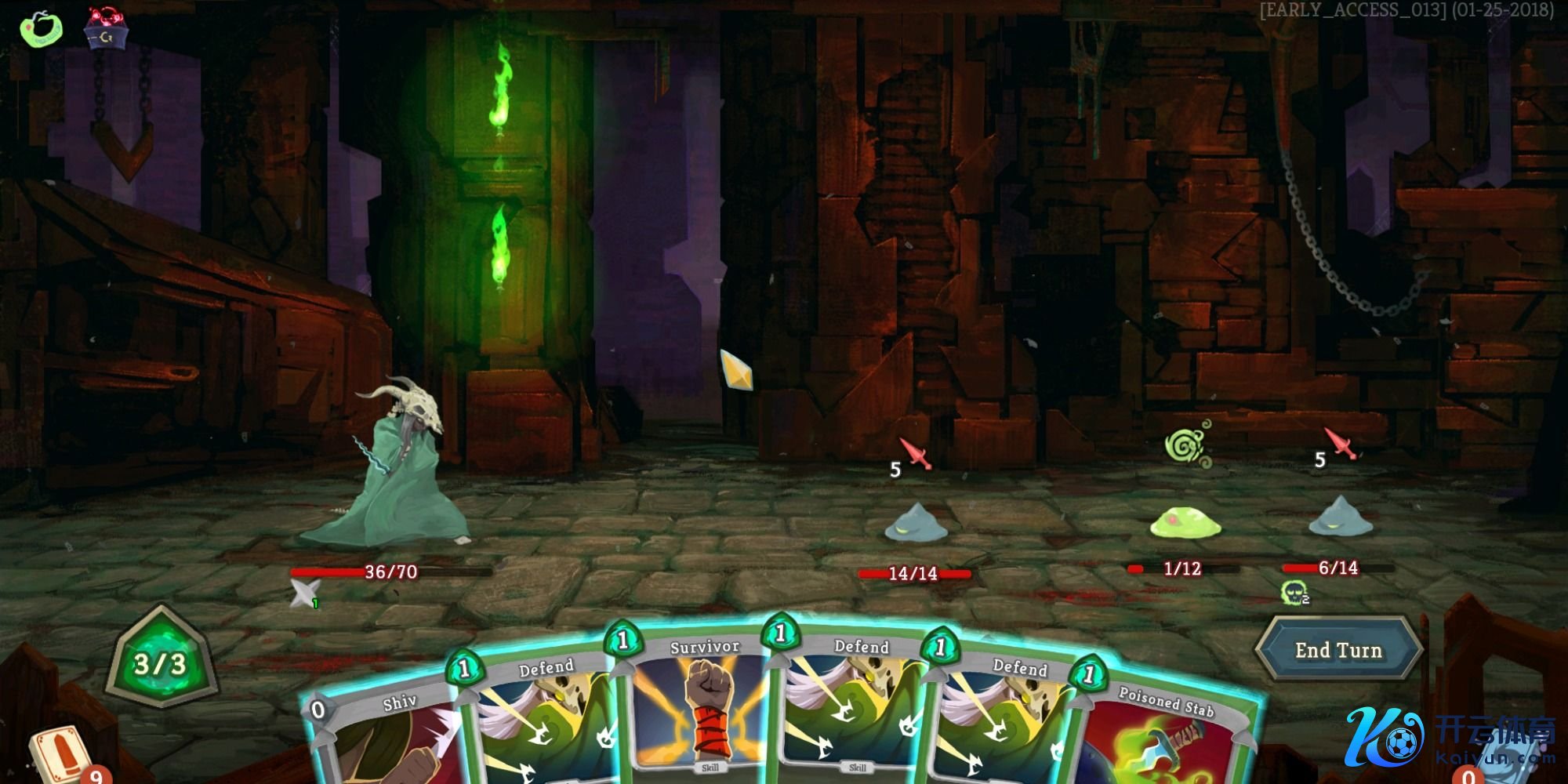The height and width of the screenshot is (784, 1568).
Task: Inspect the red hanging lantern relic
Action: pyautogui.click(x=107, y=27)
